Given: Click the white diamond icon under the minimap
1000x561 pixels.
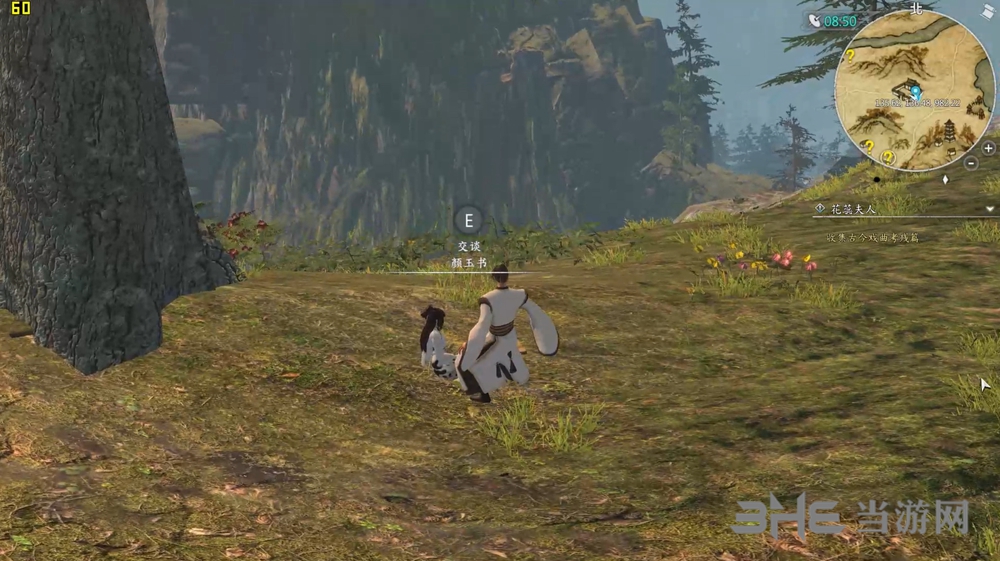Looking at the screenshot, I should [945, 180].
